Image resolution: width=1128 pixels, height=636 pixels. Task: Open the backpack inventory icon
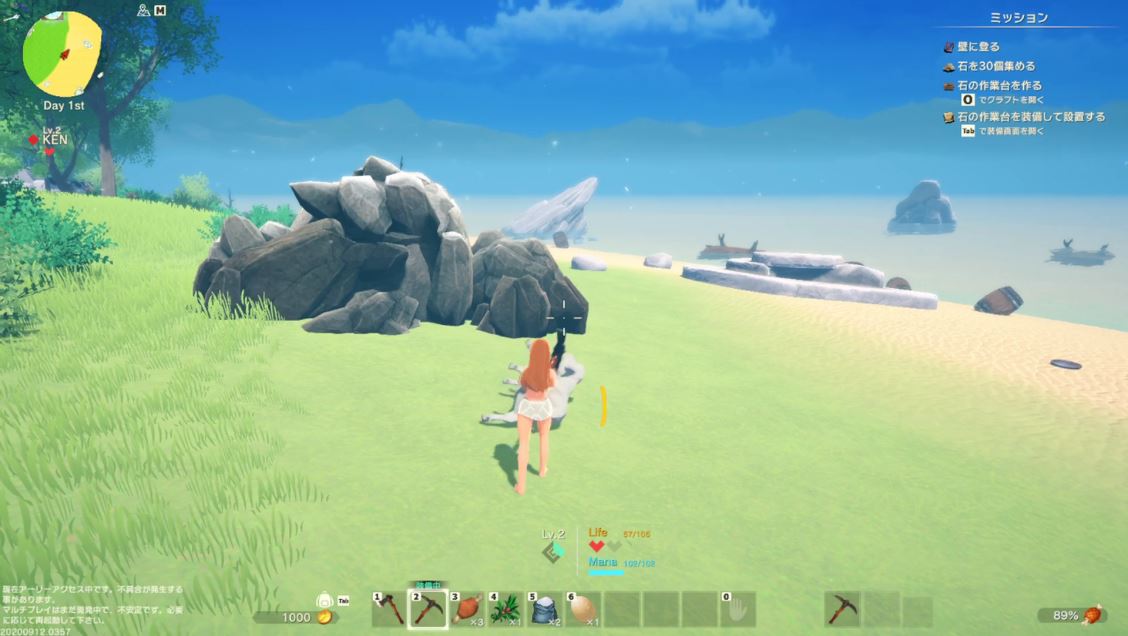pos(326,603)
